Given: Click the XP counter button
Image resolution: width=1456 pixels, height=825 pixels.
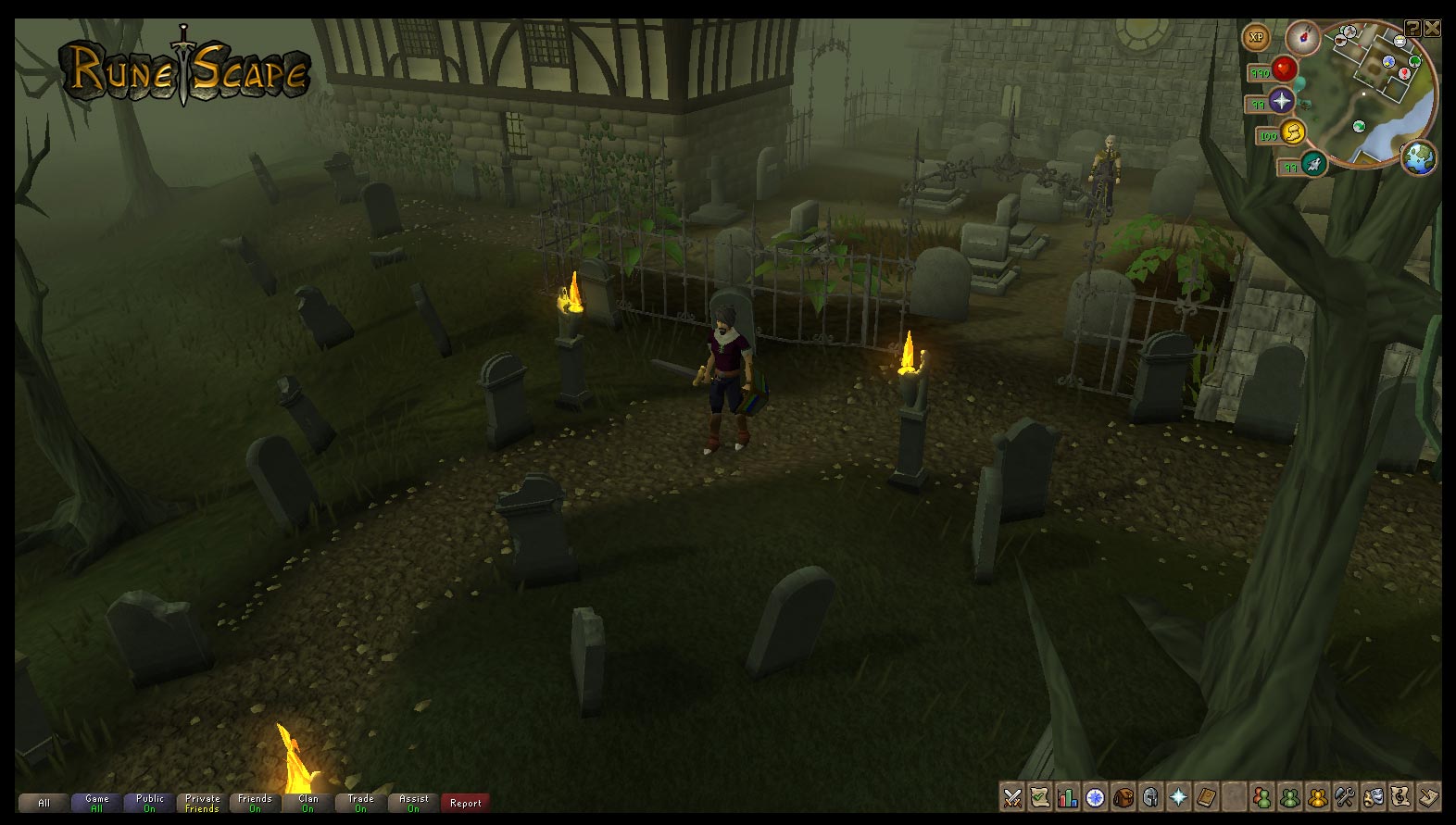Looking at the screenshot, I should coord(1257,38).
